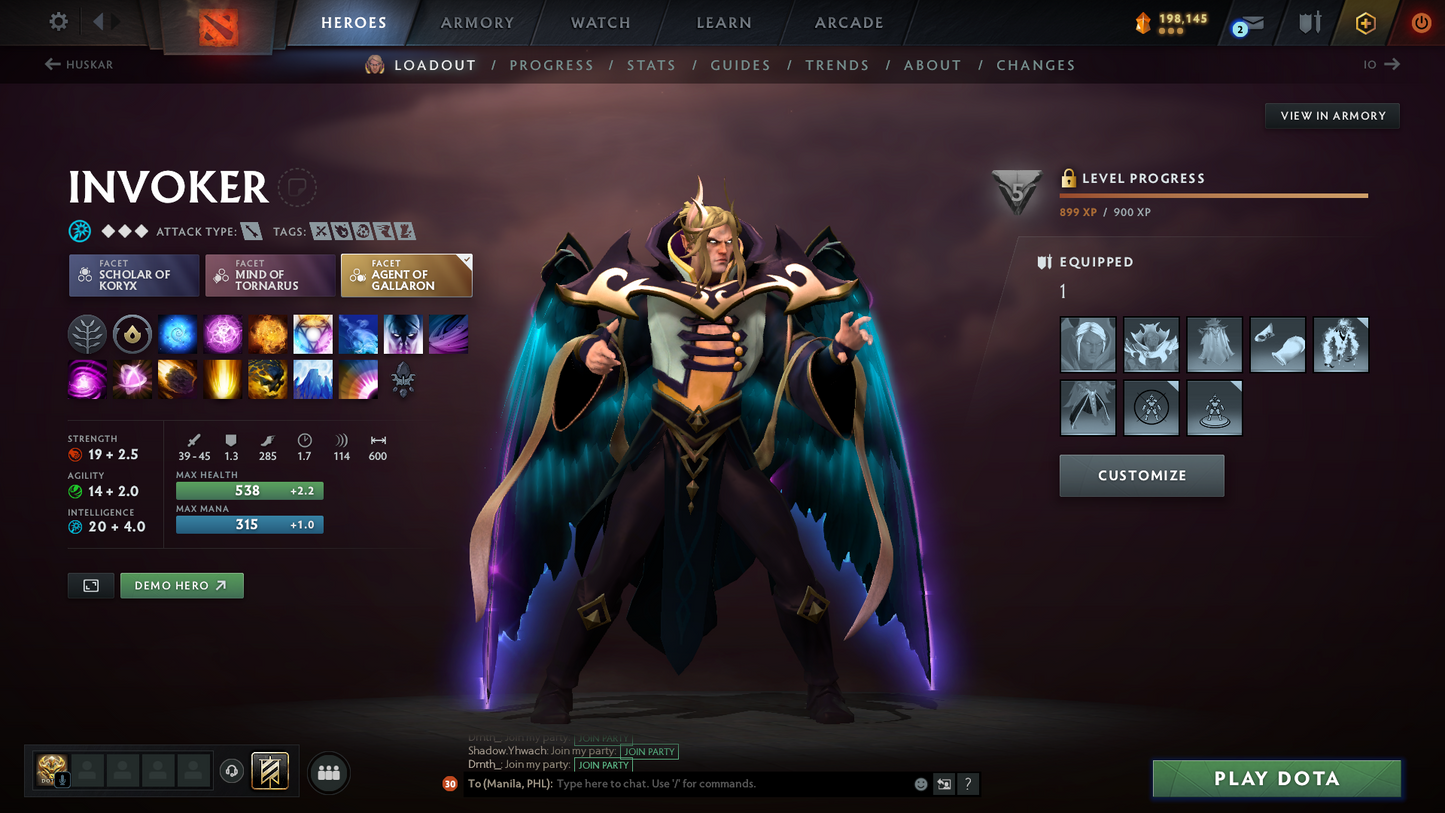This screenshot has height=813, width=1445.
Task: Launch the Demo Hero mode
Action: click(x=181, y=585)
